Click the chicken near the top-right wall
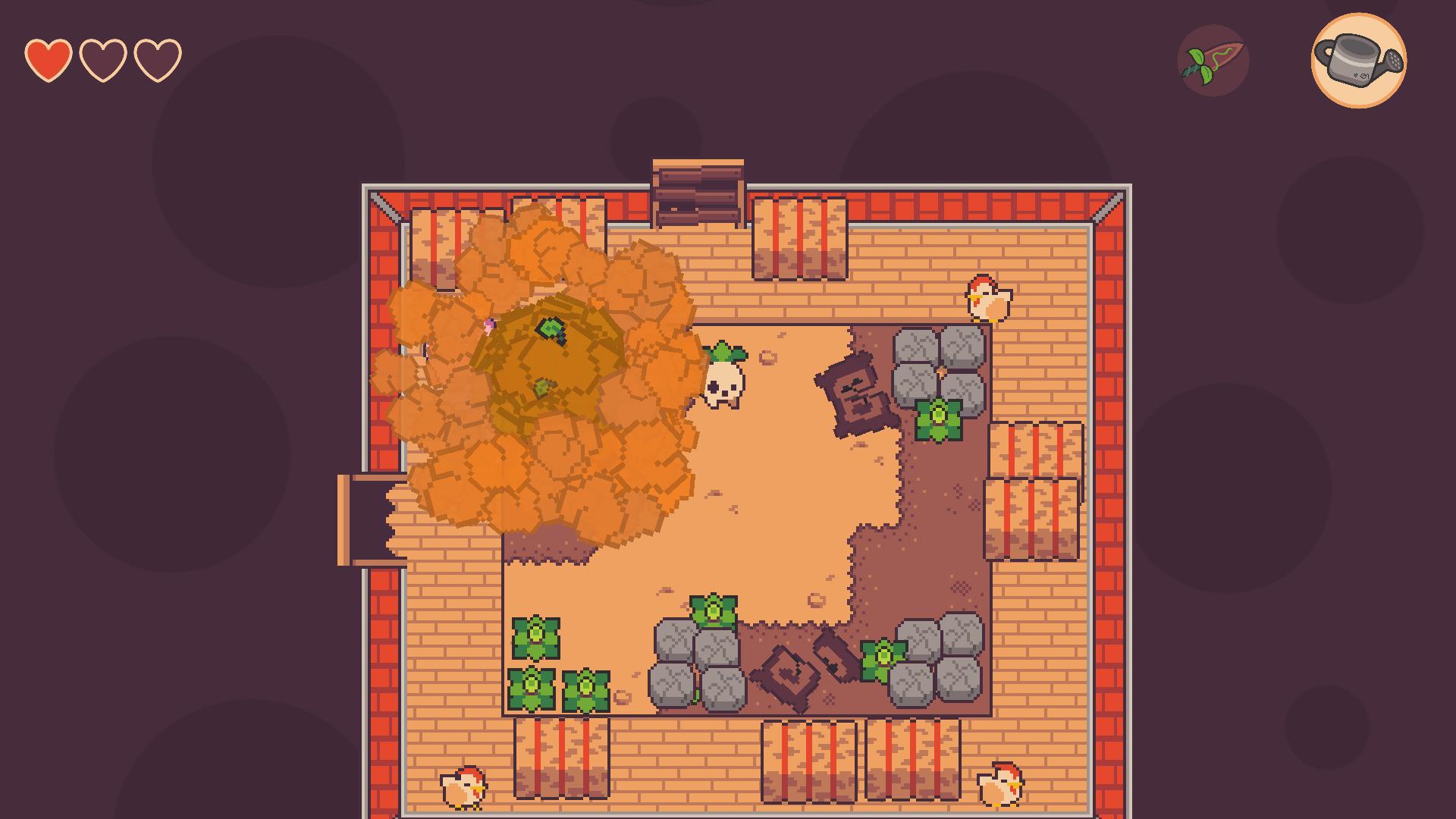The width and height of the screenshot is (1456, 819). point(988,297)
